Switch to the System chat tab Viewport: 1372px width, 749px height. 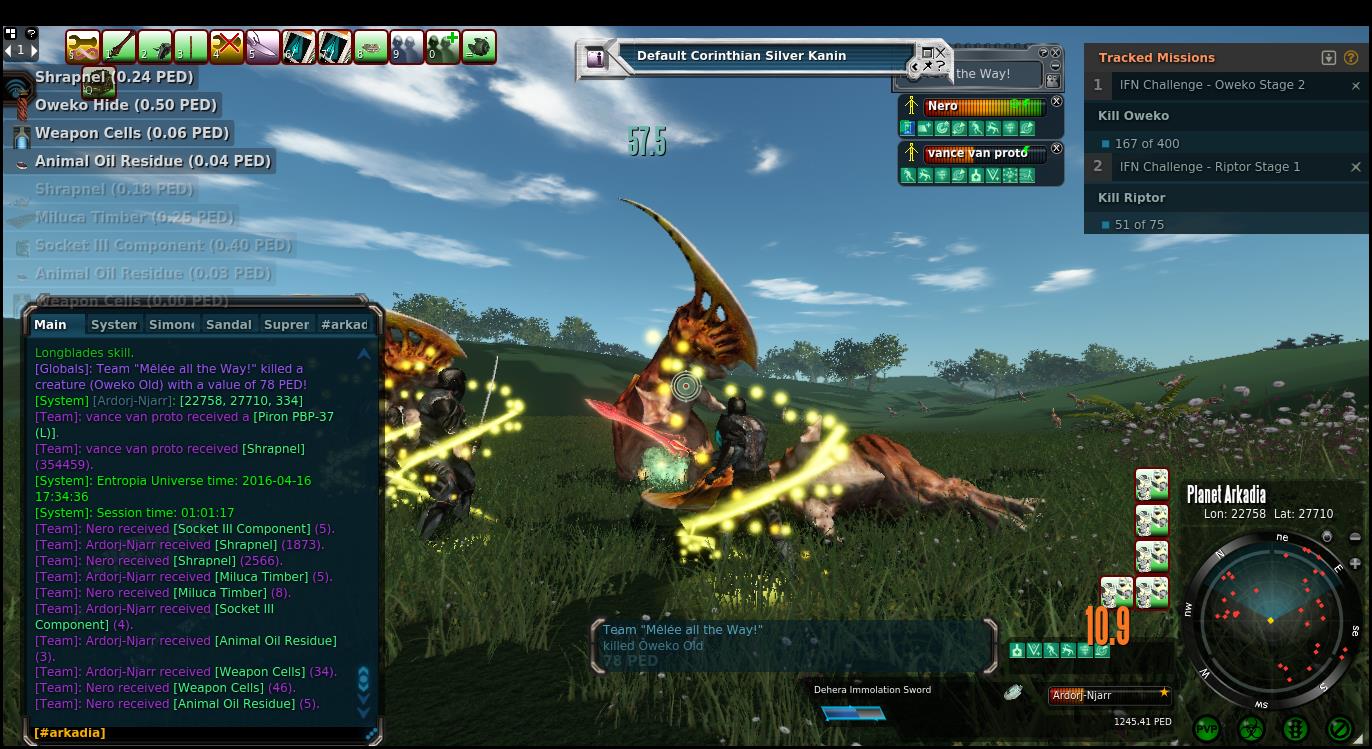114,324
